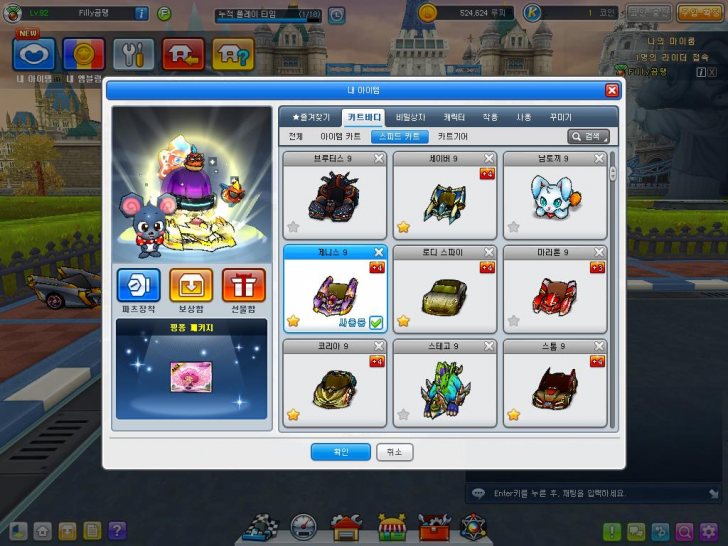Open the 파츠장착 parts equip menu
Screen dimensions: 728x546
pyautogui.click(x=137, y=286)
